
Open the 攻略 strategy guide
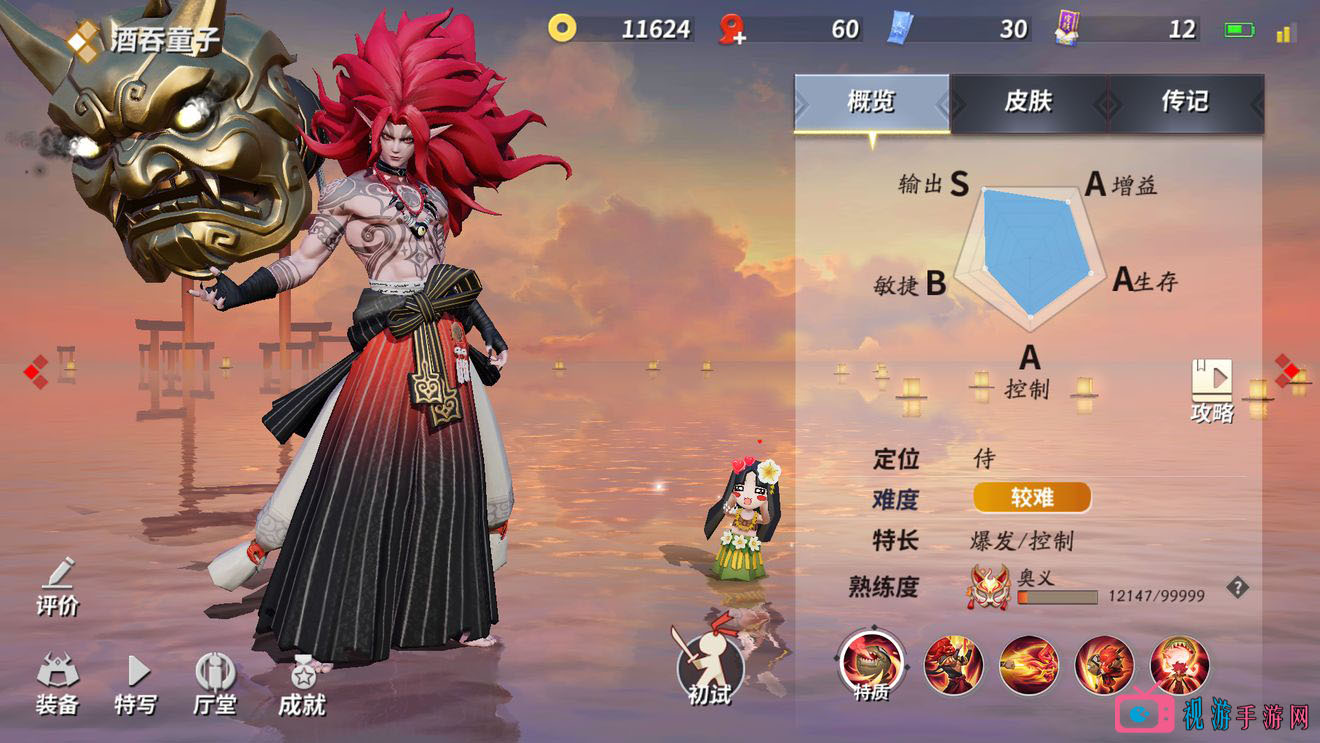pyautogui.click(x=1212, y=390)
